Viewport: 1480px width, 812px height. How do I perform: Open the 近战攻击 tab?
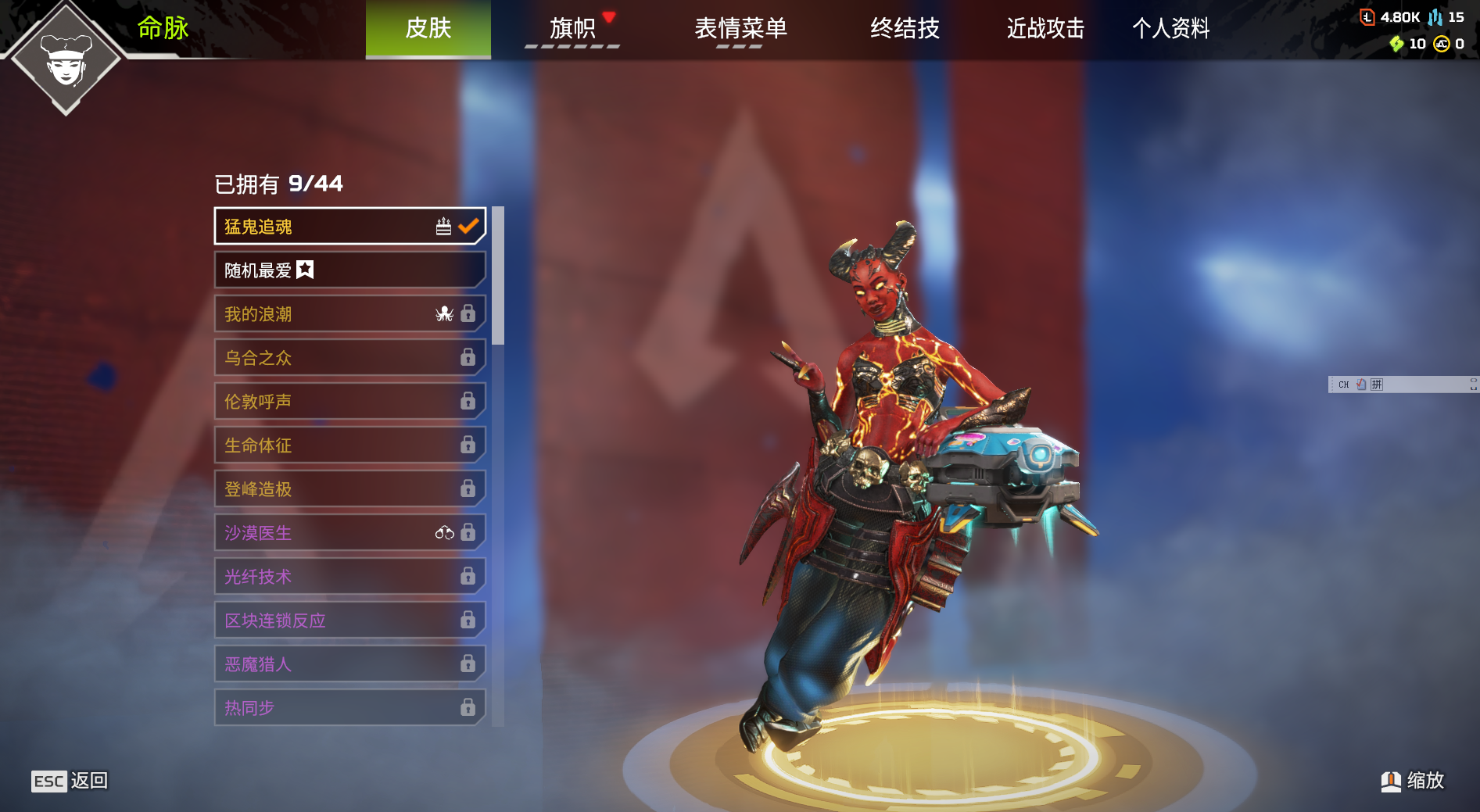click(x=1045, y=29)
